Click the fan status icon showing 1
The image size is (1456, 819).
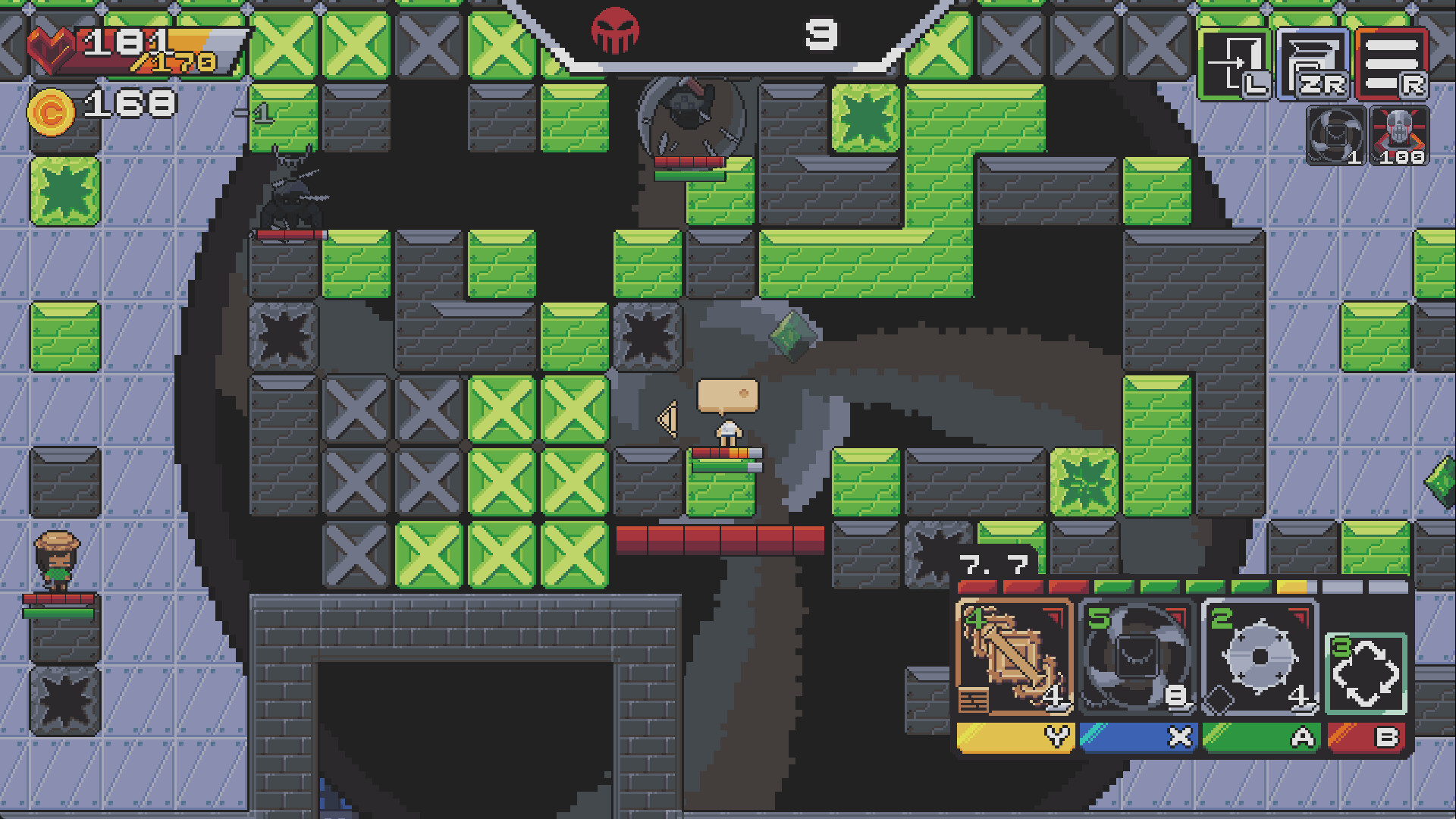[x=1334, y=136]
